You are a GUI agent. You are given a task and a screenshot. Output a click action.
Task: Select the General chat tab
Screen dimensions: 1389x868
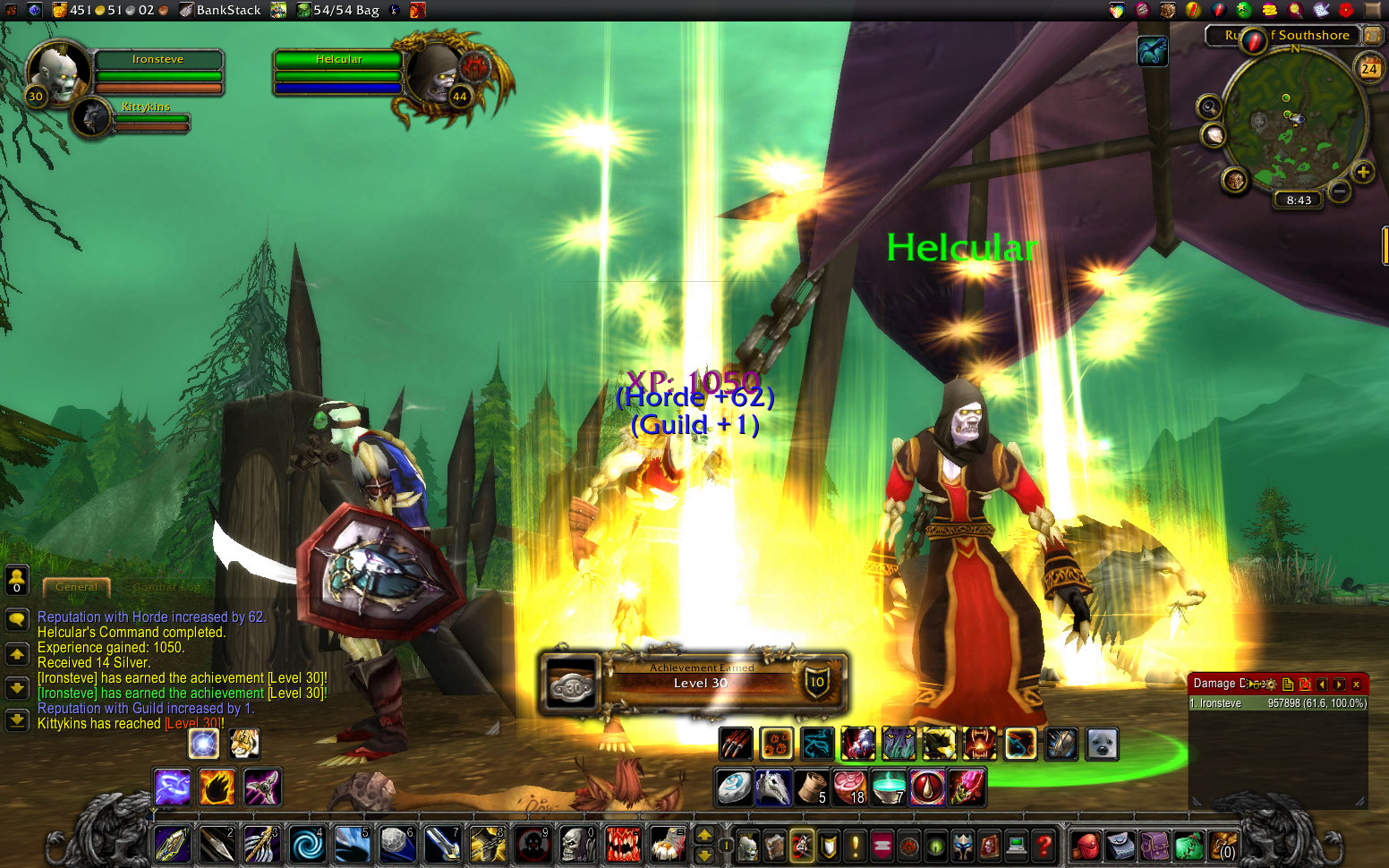76,587
